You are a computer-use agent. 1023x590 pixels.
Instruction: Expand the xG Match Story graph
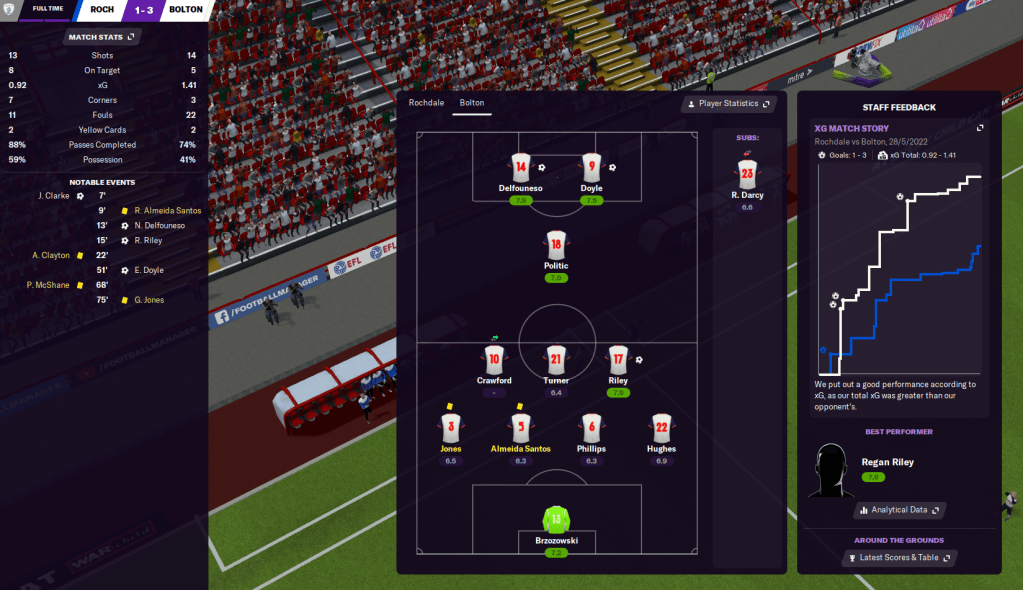pyautogui.click(x=980, y=128)
